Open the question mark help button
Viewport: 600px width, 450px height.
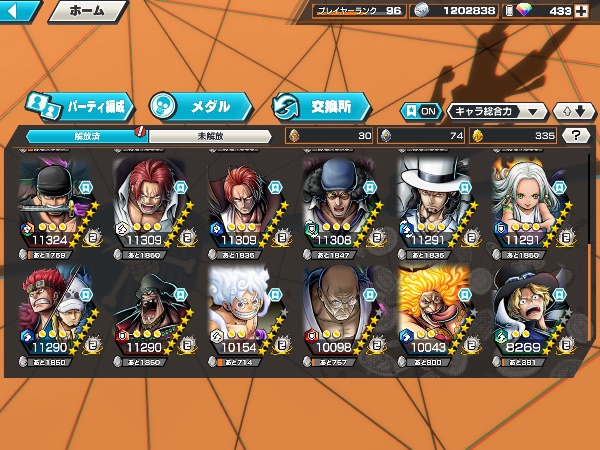576,135
